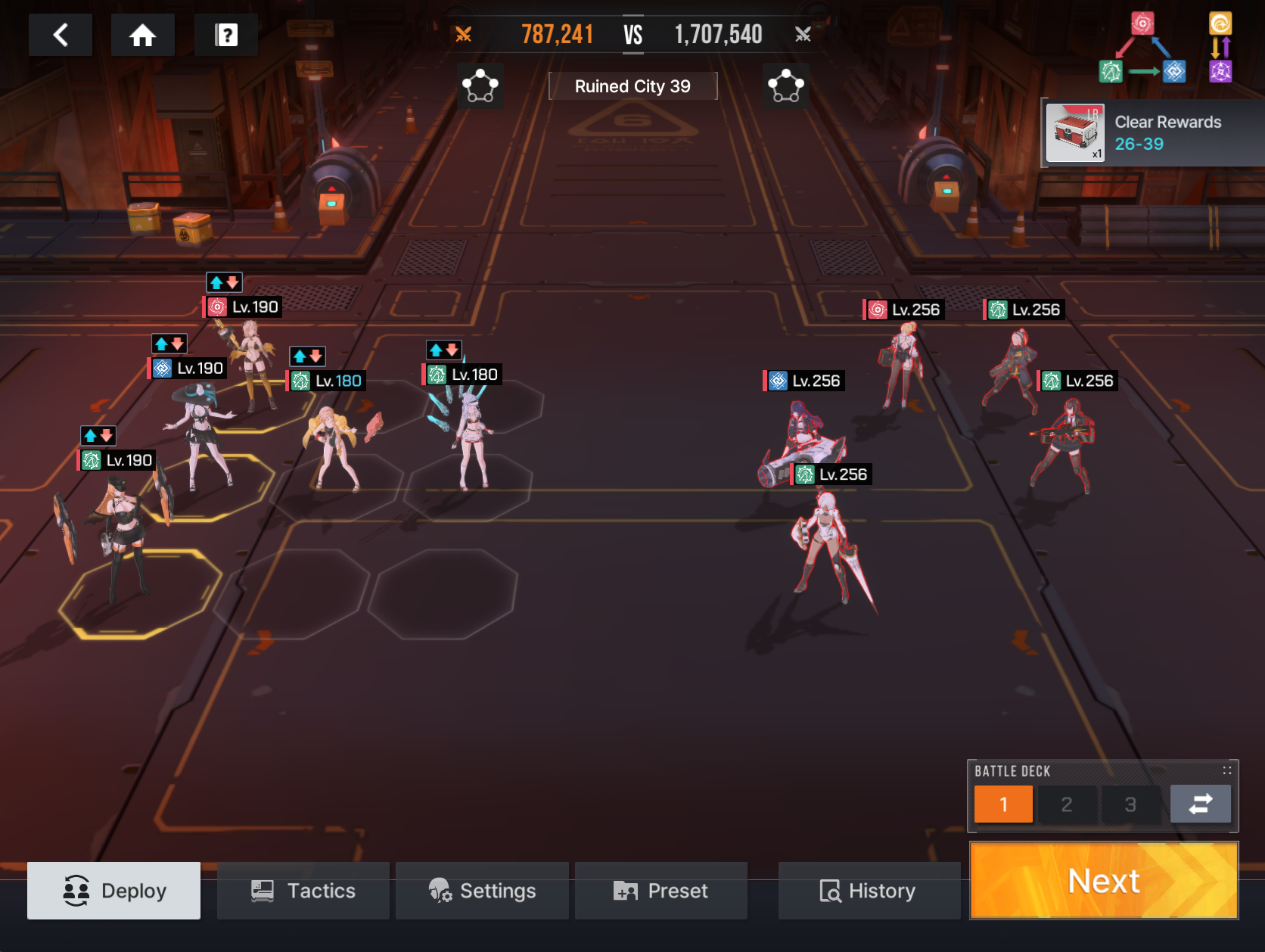Select battle deck 1

(1003, 804)
